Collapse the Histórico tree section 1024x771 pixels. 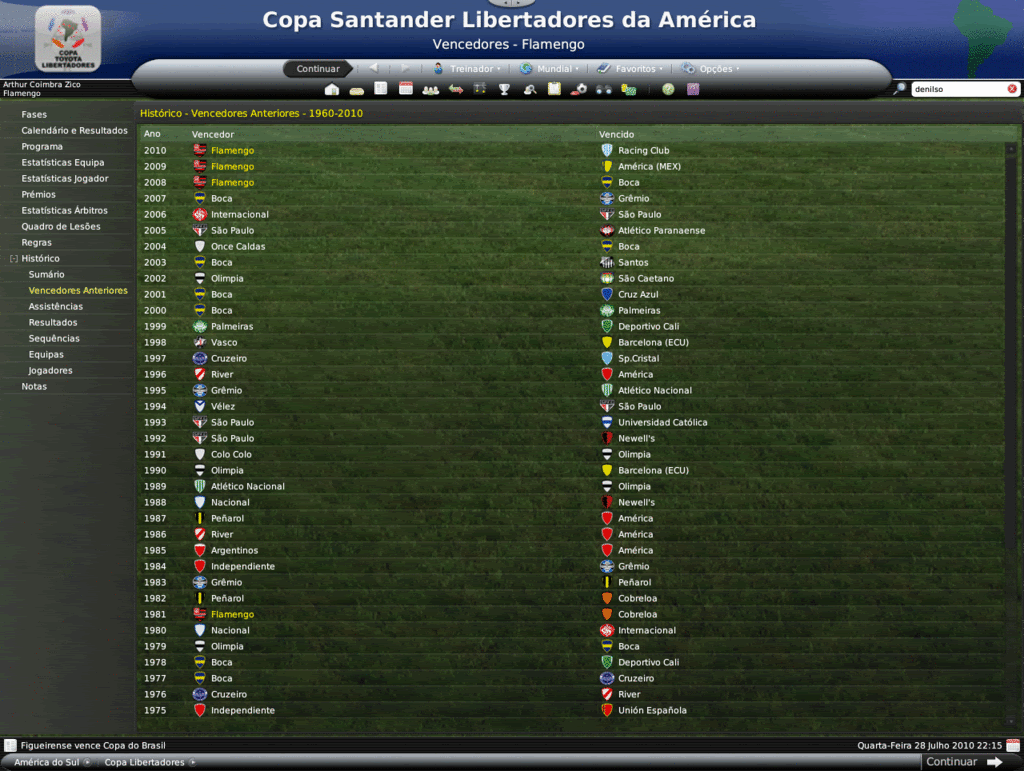(13, 259)
